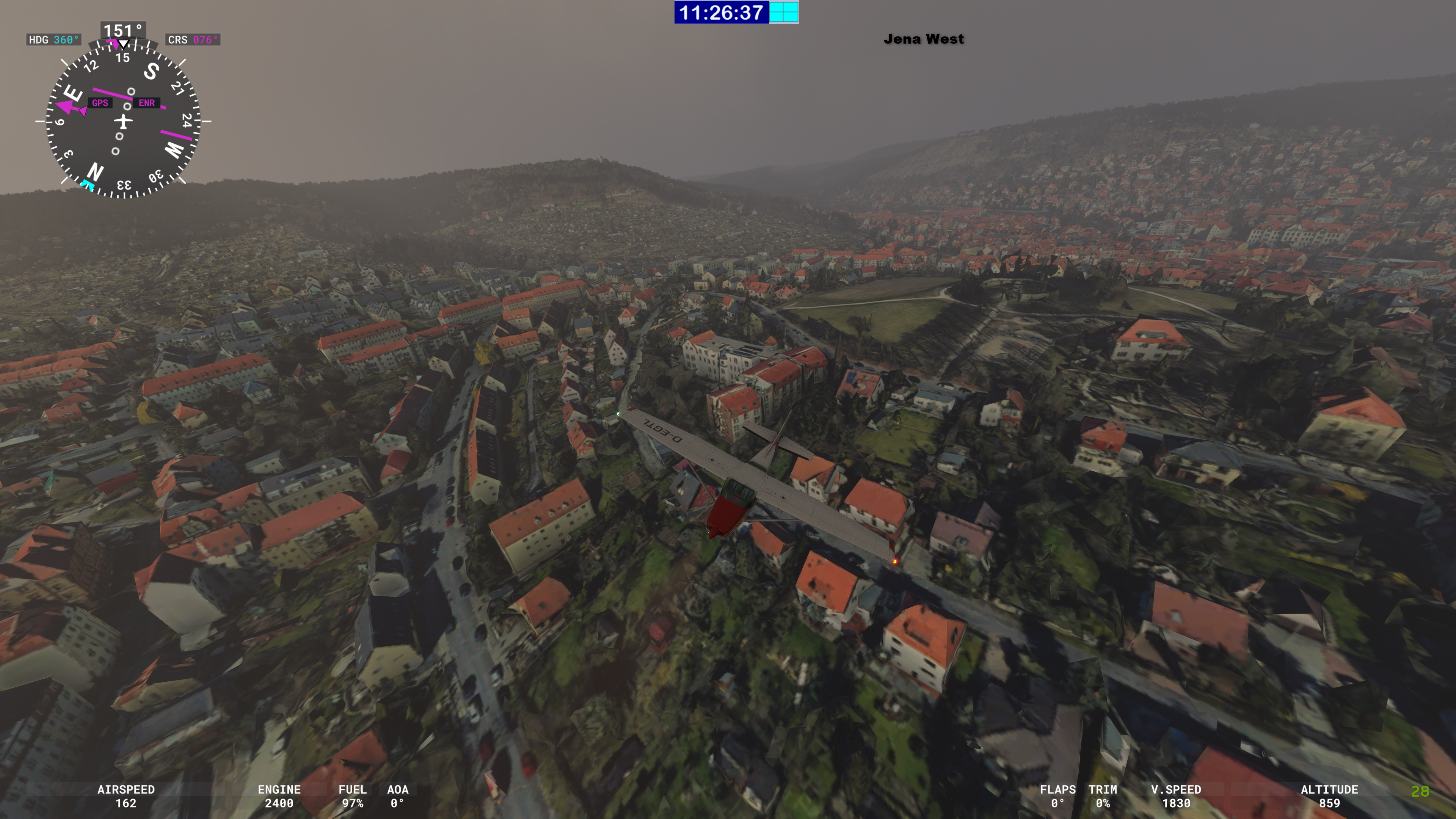This screenshot has width=1456, height=819.
Task: Select the CRS 076° course box
Action: tap(193, 39)
